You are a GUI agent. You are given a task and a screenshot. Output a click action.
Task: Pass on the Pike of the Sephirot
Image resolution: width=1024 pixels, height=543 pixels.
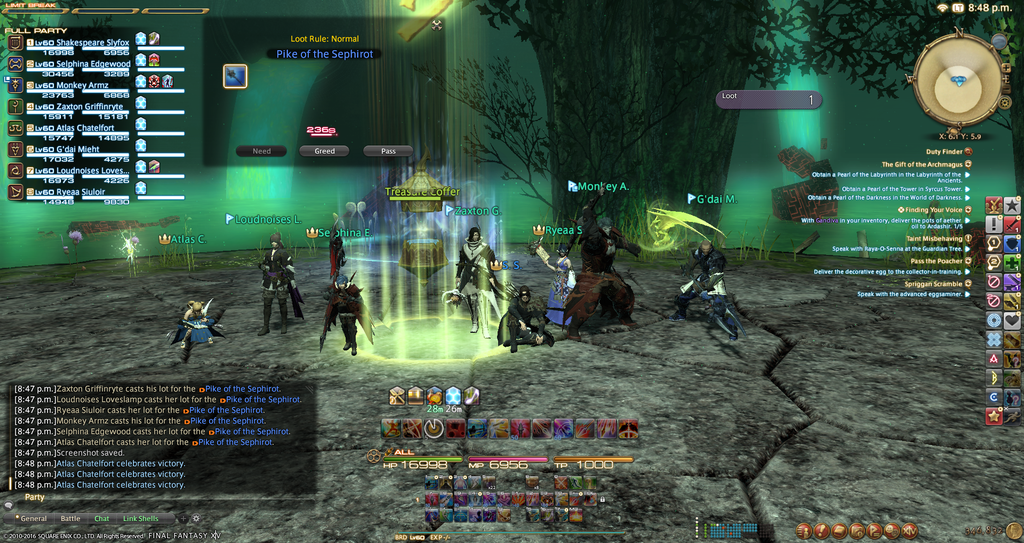click(x=388, y=151)
